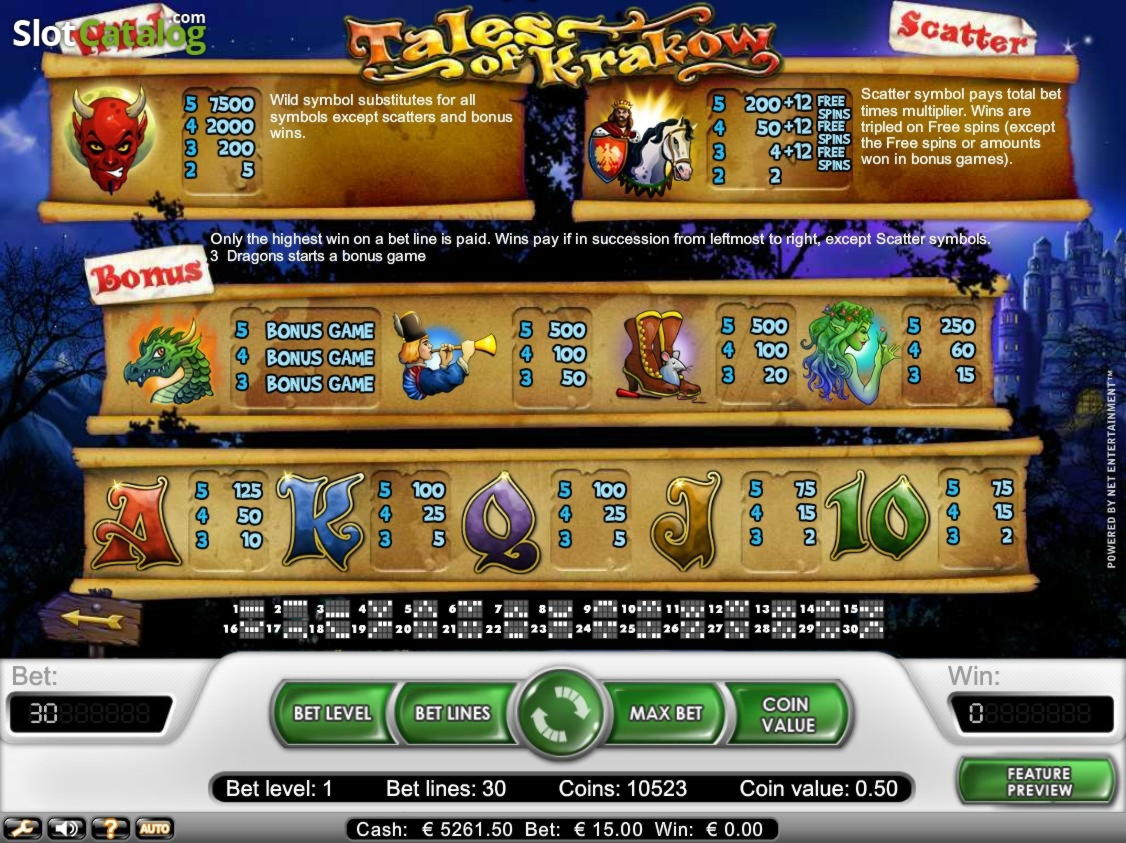Viewport: 1126px width, 843px height.
Task: Open the Feature Preview
Action: point(1037,782)
